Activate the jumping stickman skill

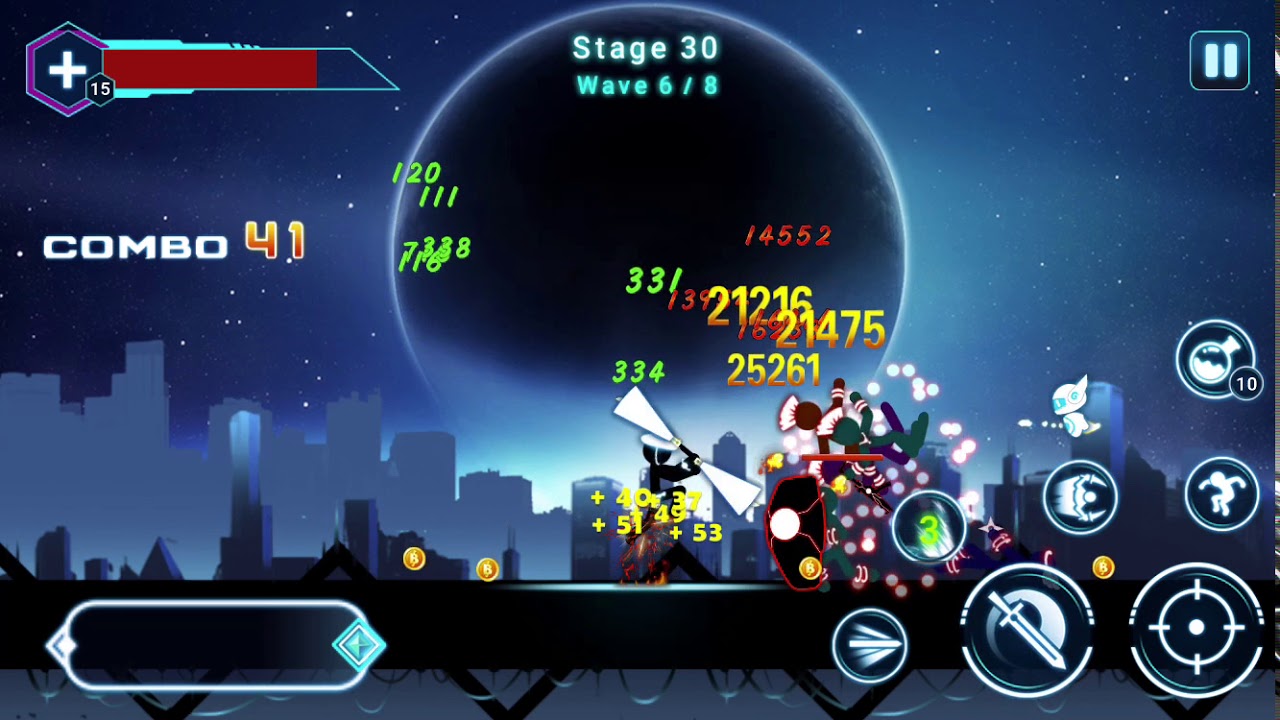tap(1221, 494)
